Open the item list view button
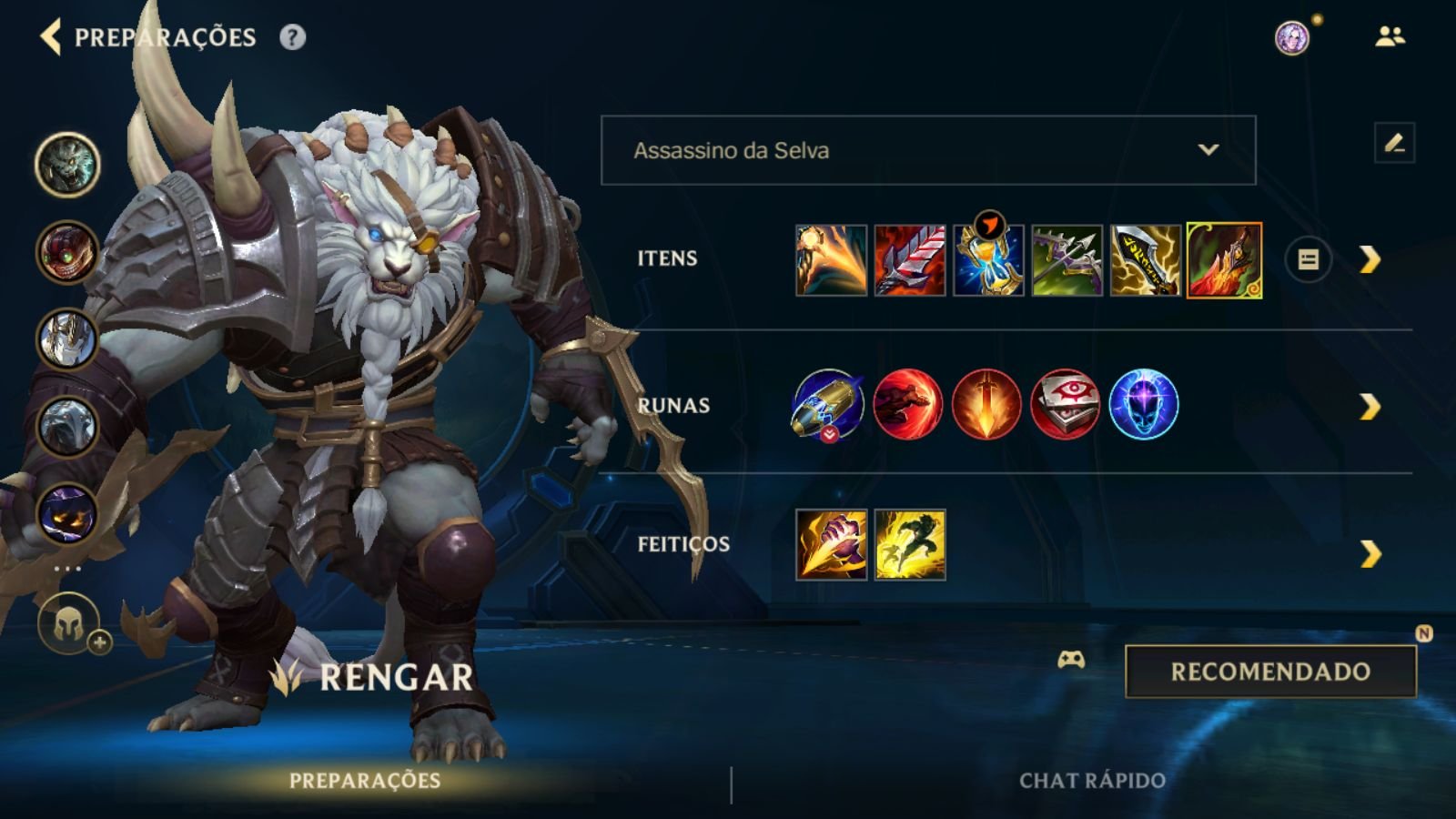The image size is (1456, 819). point(1308,260)
